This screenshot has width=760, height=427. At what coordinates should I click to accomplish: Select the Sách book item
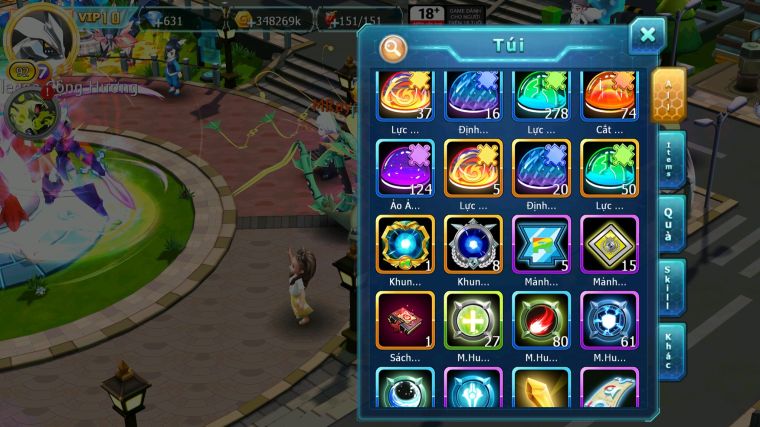point(405,320)
